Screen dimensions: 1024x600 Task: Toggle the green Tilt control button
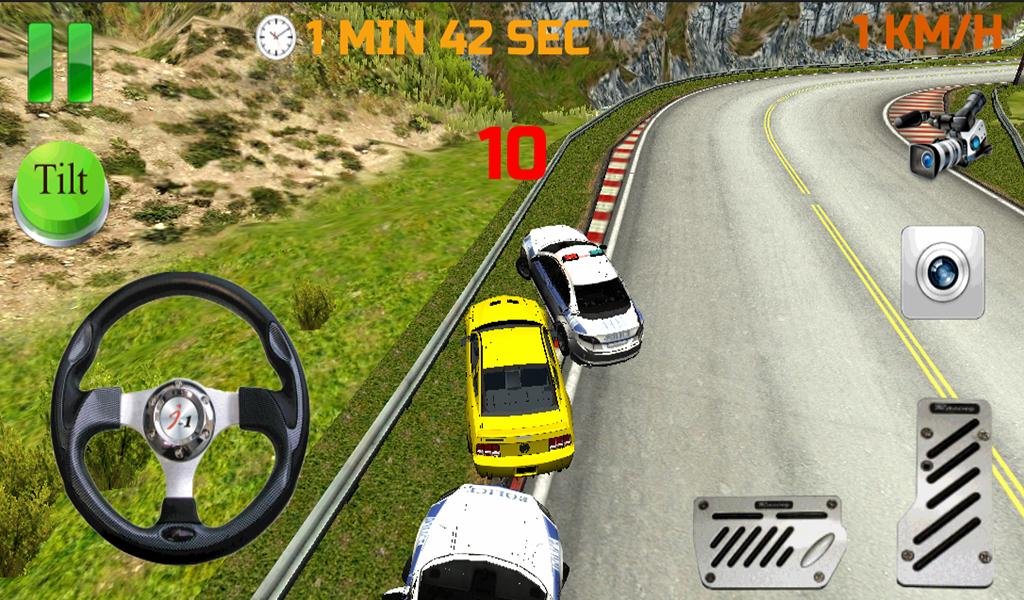click(60, 192)
